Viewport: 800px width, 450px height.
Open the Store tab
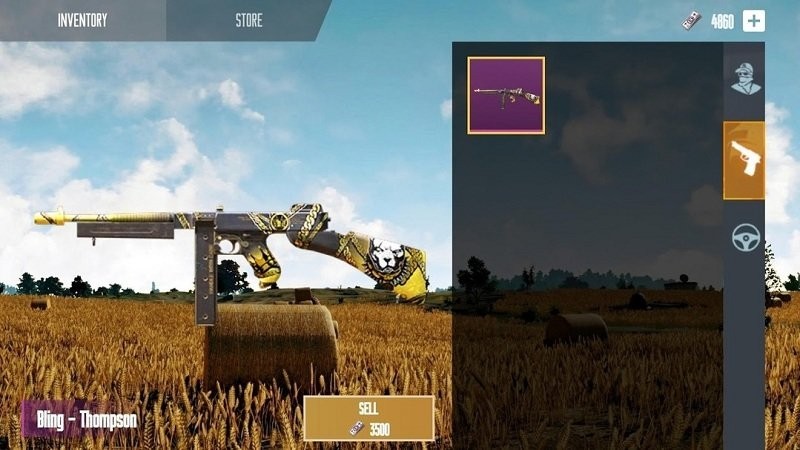[x=248, y=20]
